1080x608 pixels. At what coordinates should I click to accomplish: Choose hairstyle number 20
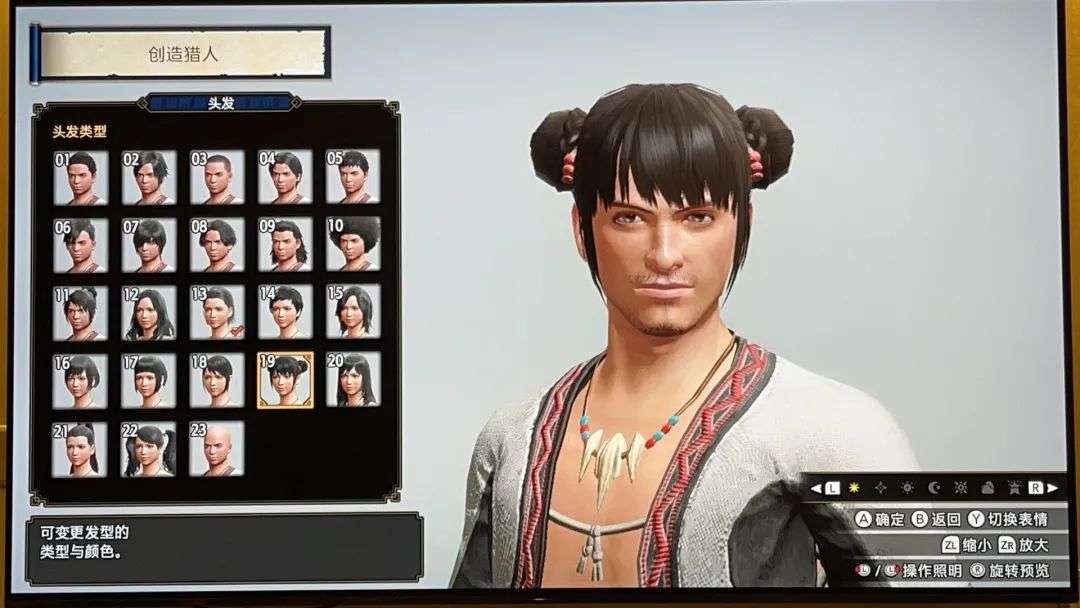coord(352,380)
